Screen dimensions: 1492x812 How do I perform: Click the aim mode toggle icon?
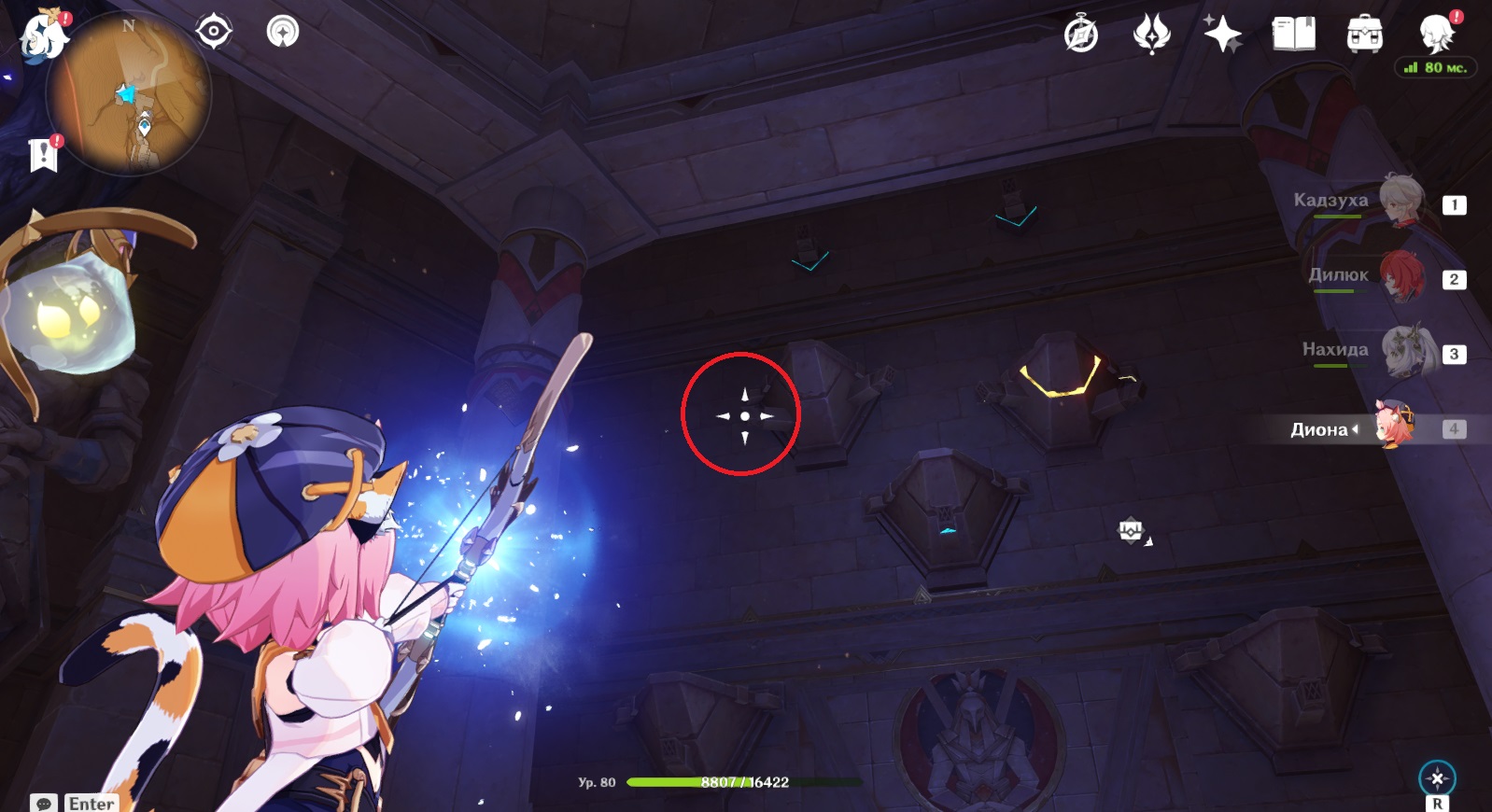coord(1437,777)
